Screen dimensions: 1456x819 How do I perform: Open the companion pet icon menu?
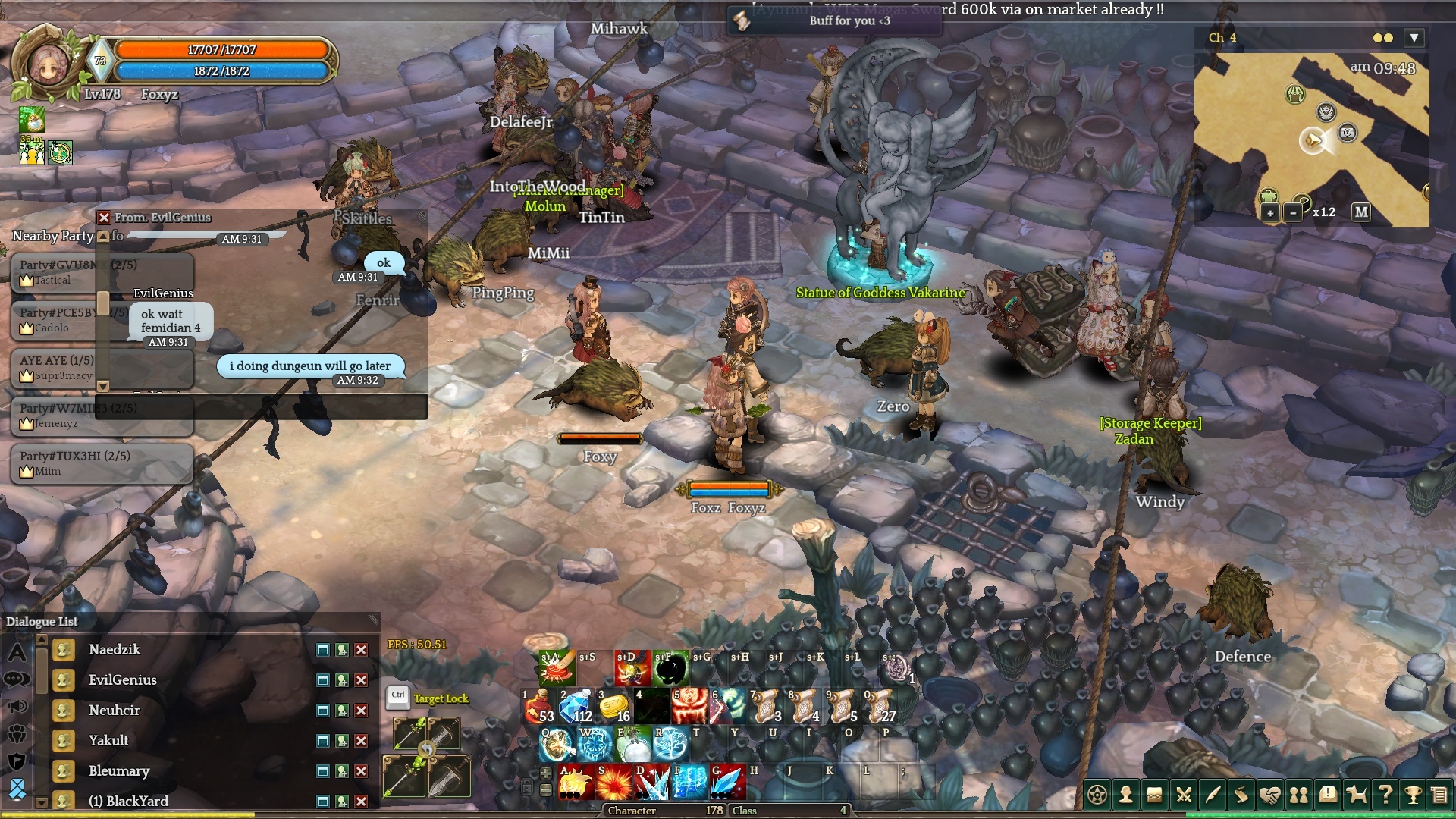tap(1356, 795)
